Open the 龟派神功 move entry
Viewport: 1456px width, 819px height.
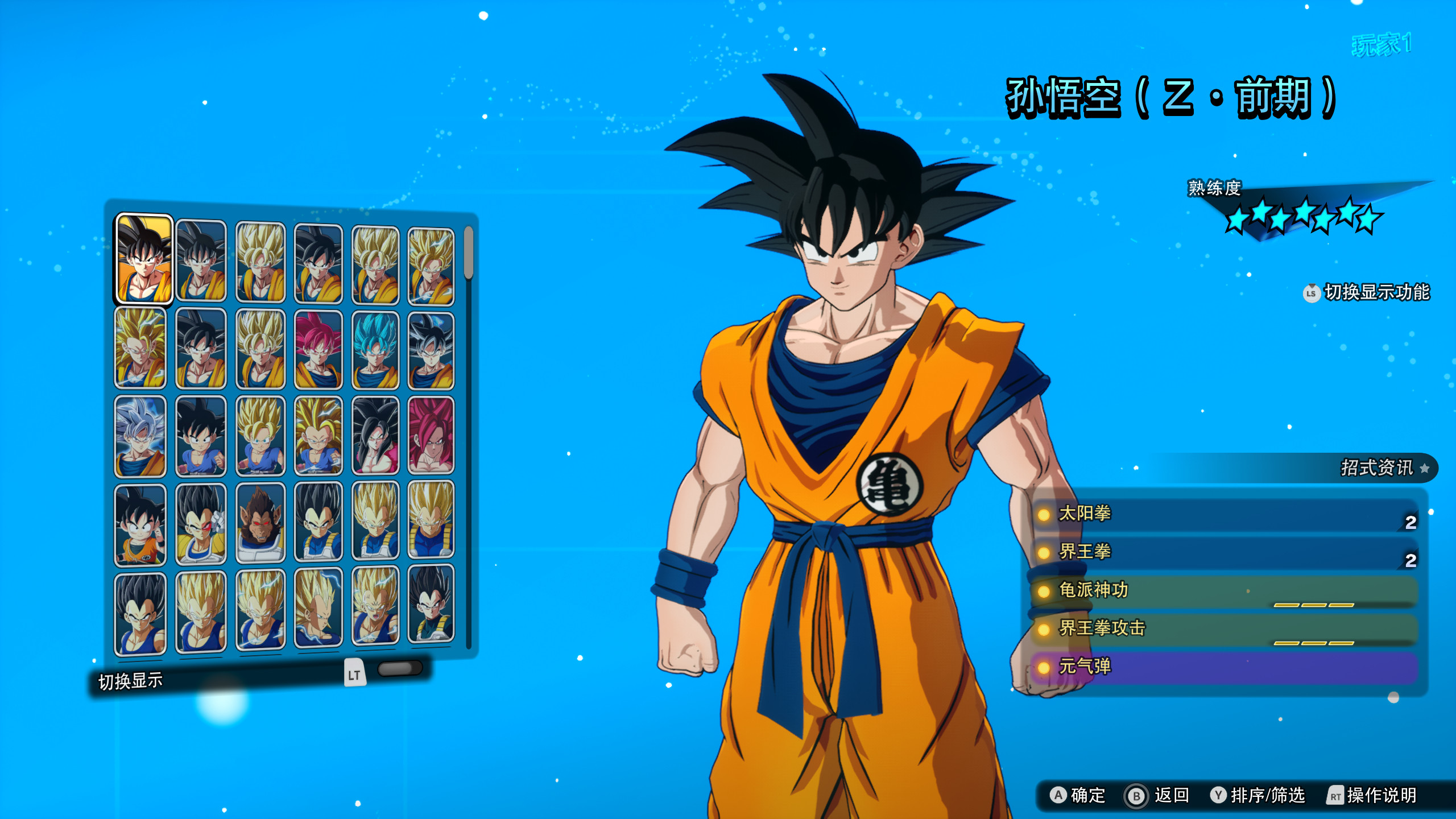[1223, 590]
